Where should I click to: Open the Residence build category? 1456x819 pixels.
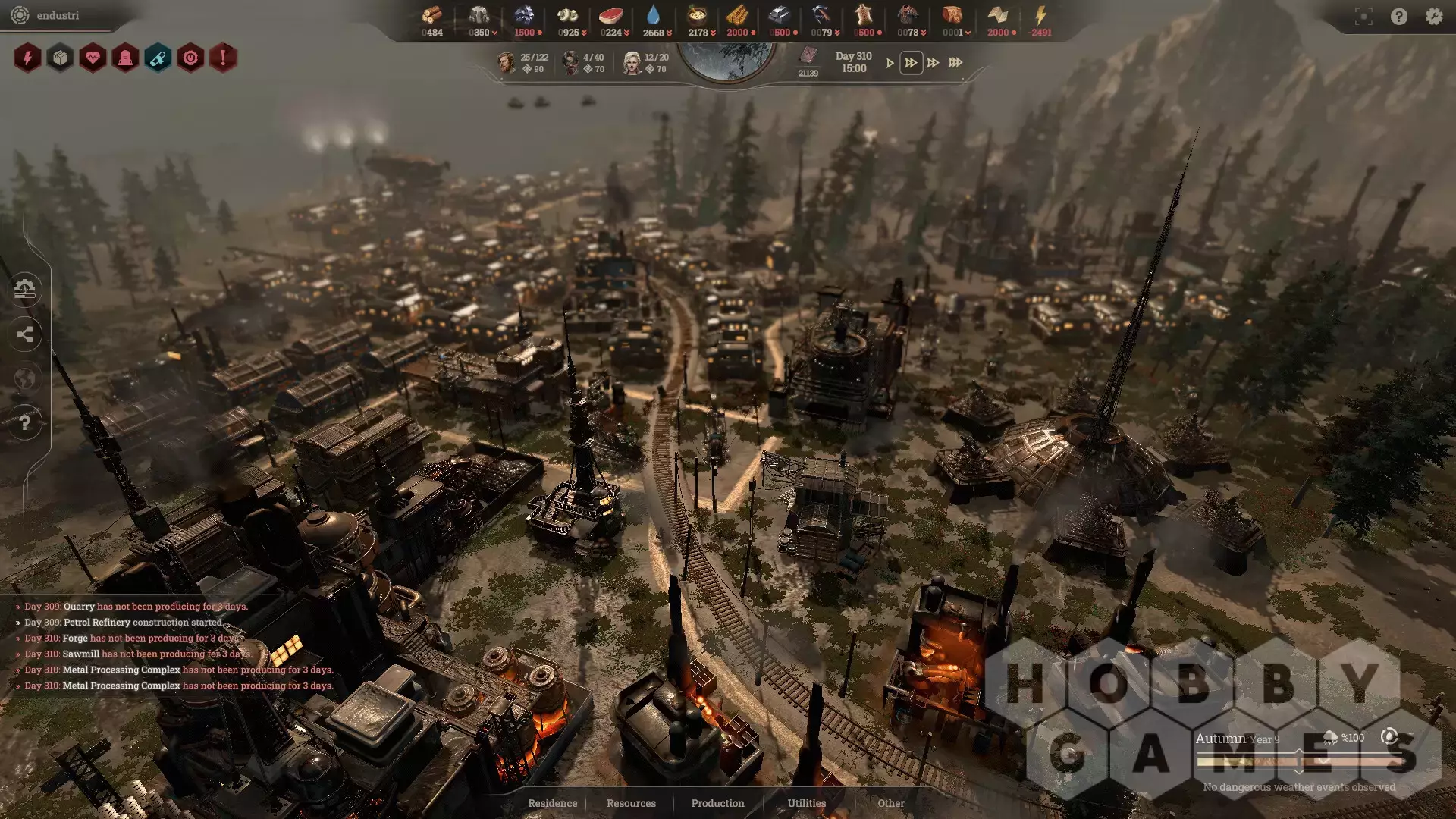click(552, 803)
